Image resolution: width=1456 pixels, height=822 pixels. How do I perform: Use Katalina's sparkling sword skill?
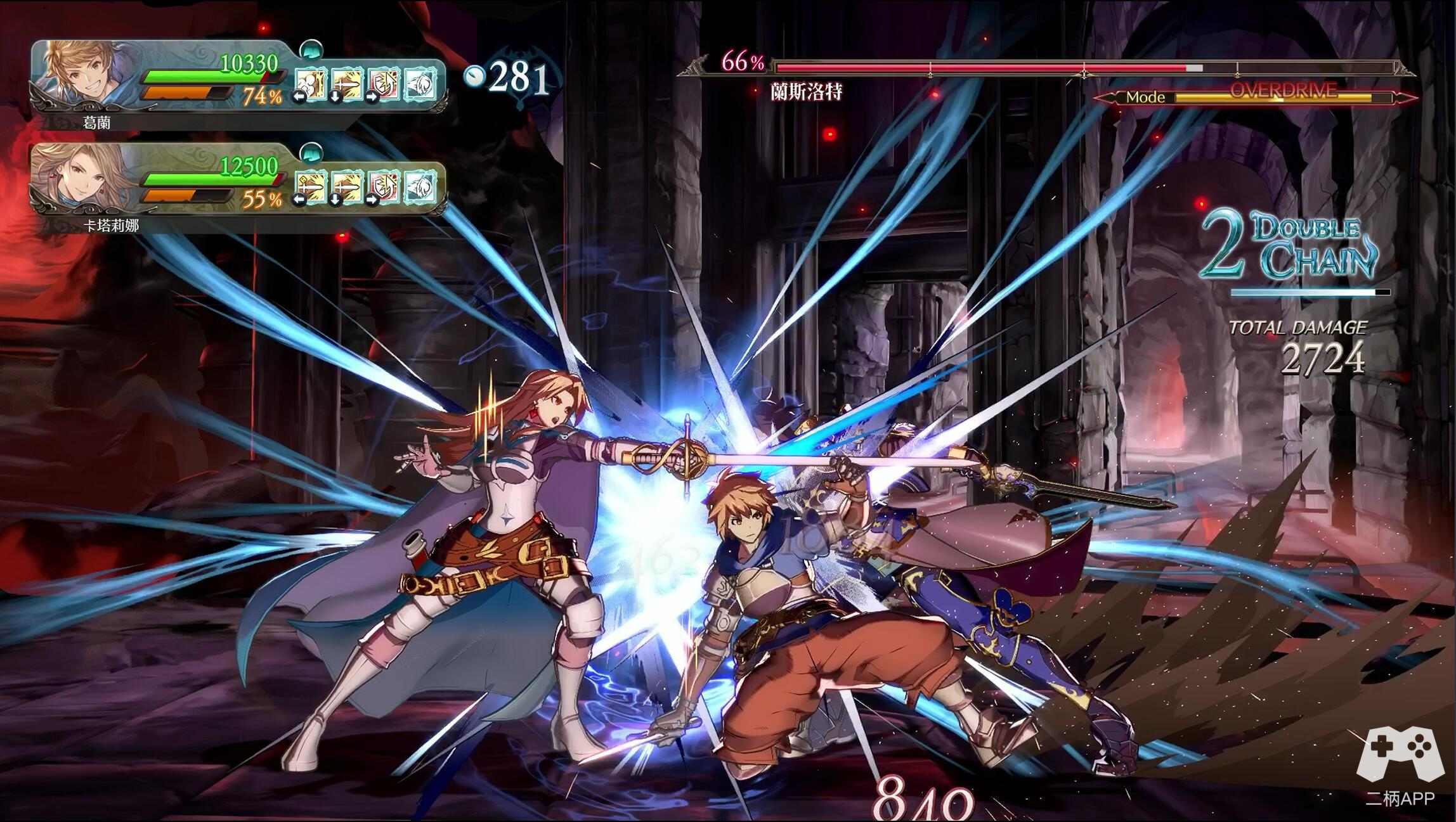pyautogui.click(x=311, y=187)
